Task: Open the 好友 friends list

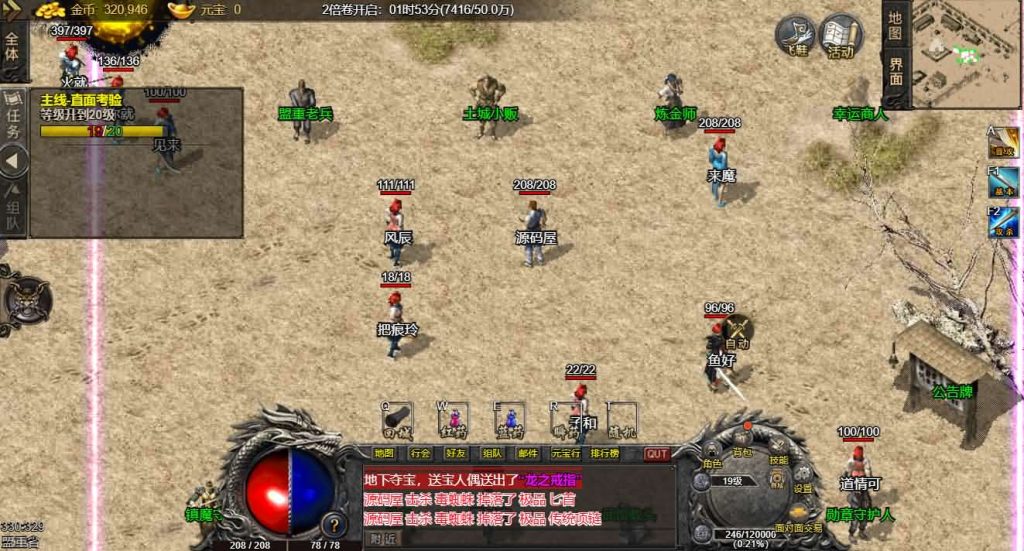Action: (x=456, y=453)
